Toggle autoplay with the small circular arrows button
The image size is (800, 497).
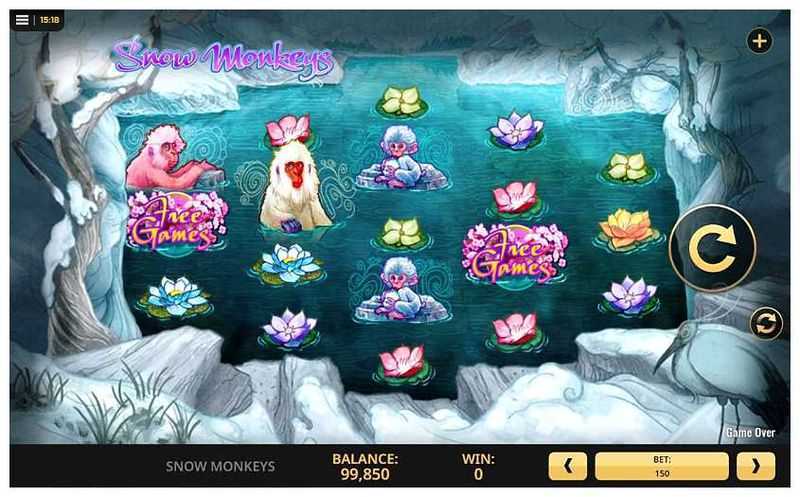pos(766,323)
